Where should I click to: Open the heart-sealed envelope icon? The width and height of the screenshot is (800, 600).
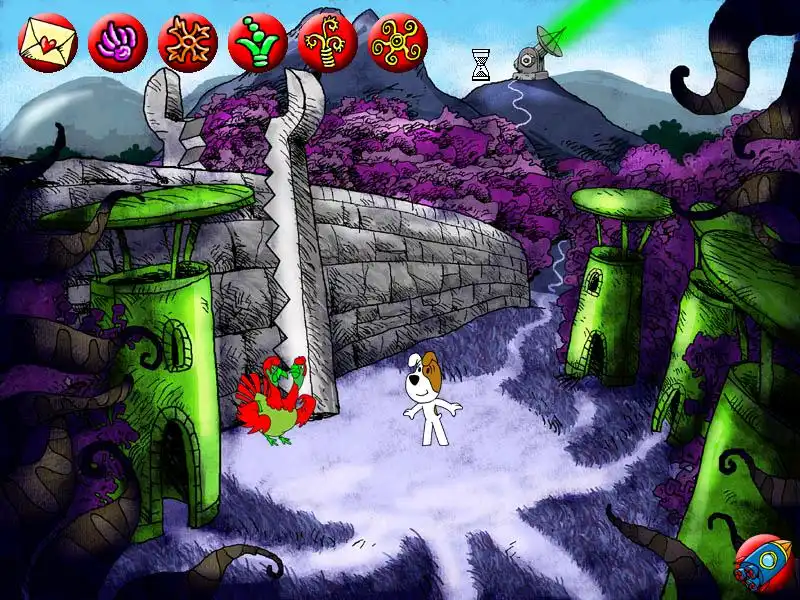pos(47,41)
